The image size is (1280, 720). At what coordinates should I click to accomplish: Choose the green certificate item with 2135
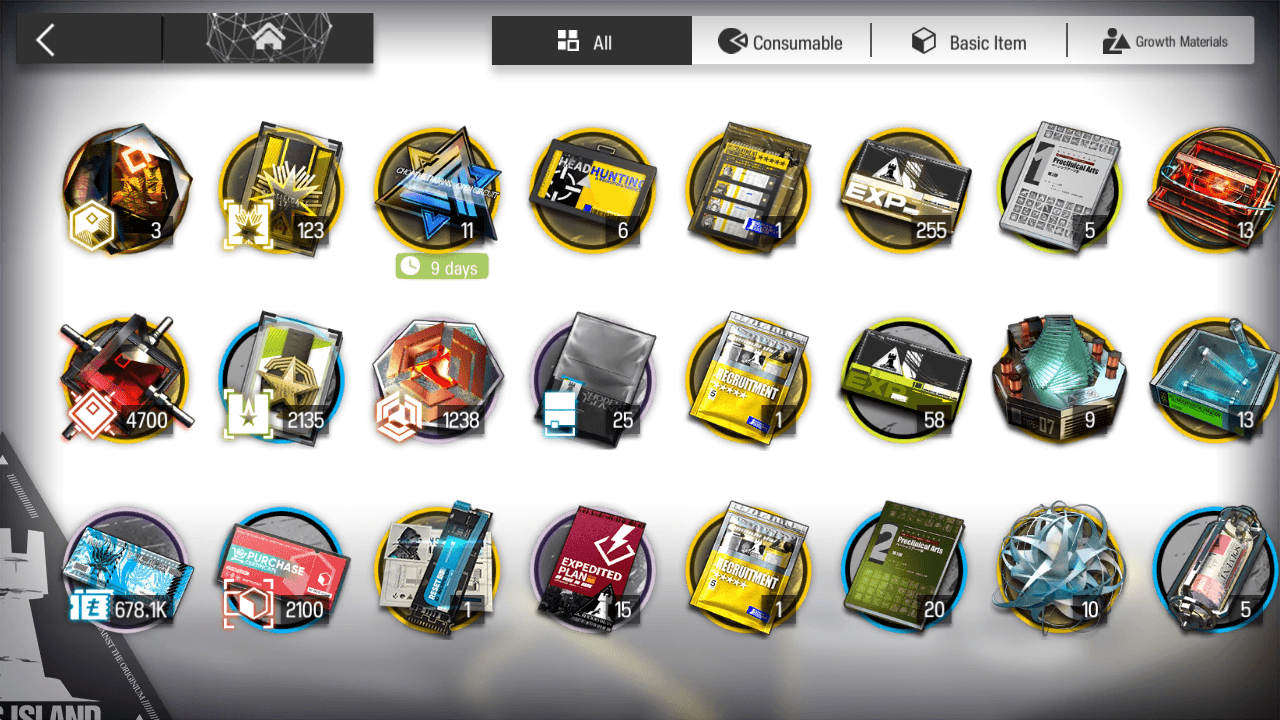tap(282, 379)
